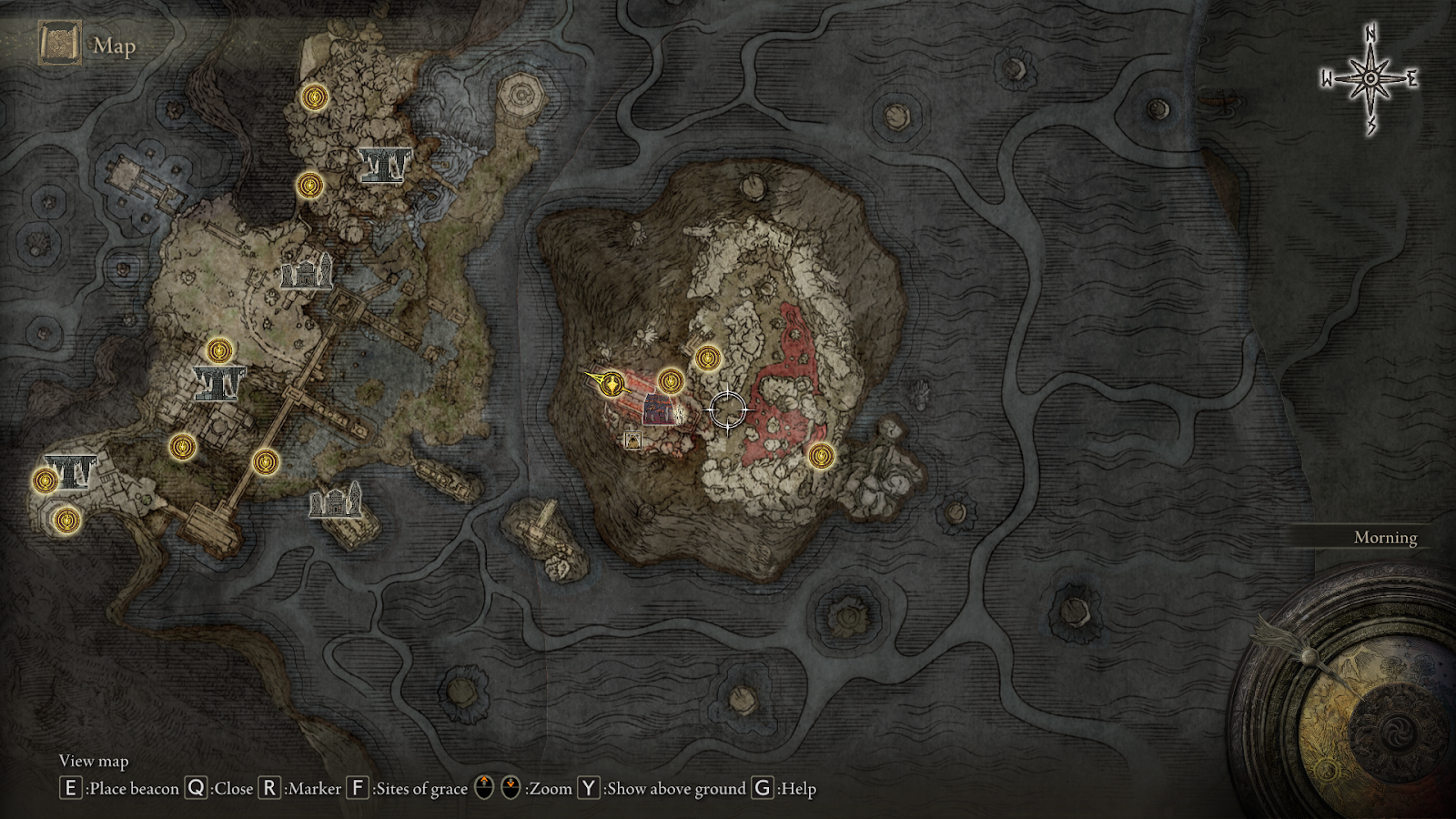Choose the site of grace just above the red mausoleum
The image size is (1456, 819).
click(671, 380)
